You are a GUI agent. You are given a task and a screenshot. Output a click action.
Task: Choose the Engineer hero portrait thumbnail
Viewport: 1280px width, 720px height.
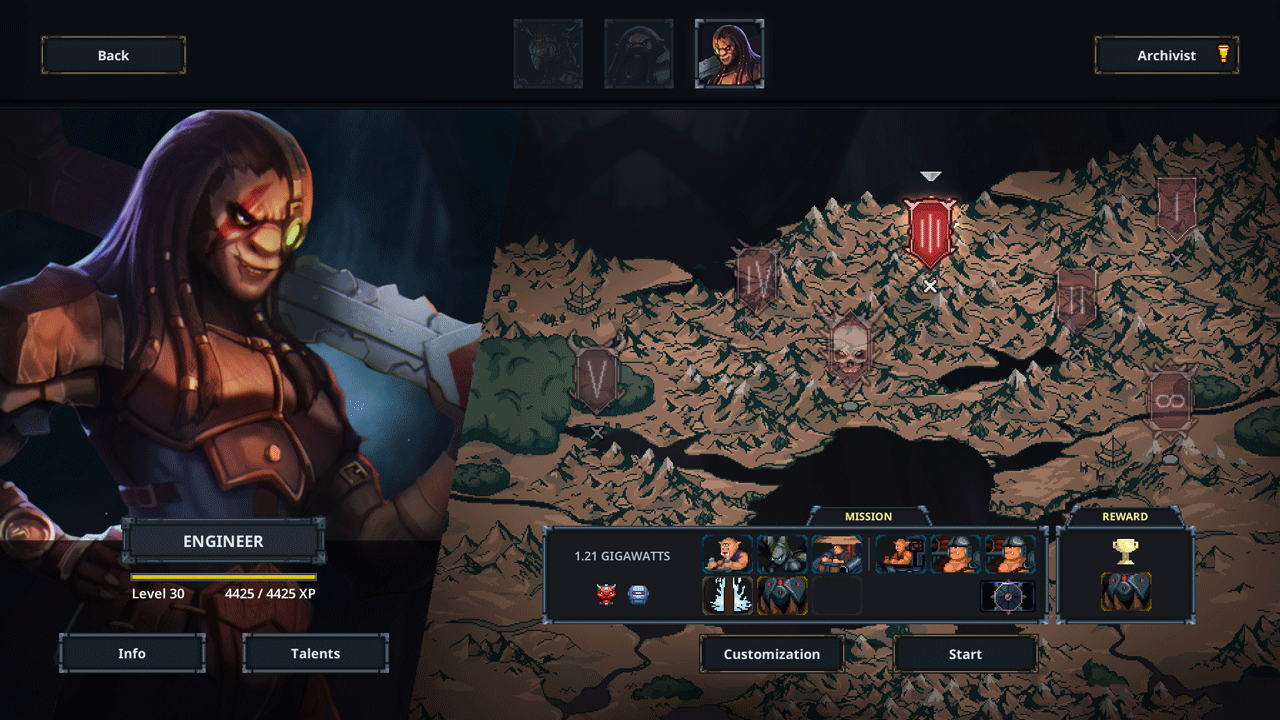point(729,54)
